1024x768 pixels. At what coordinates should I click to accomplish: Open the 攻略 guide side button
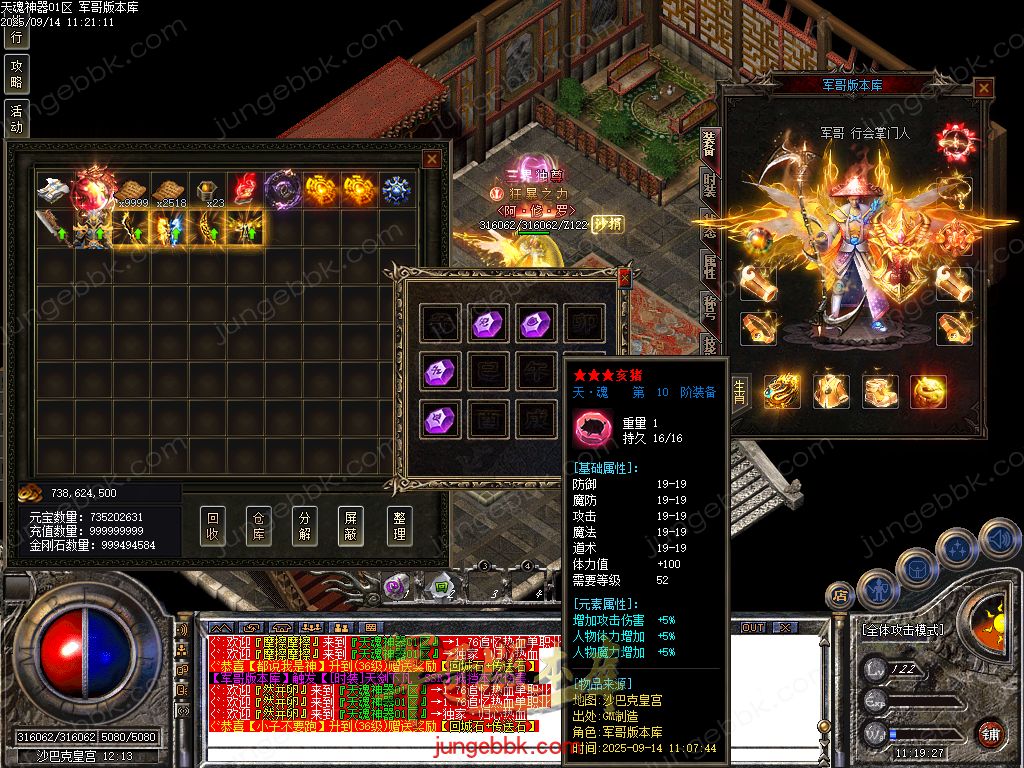pos(16,74)
